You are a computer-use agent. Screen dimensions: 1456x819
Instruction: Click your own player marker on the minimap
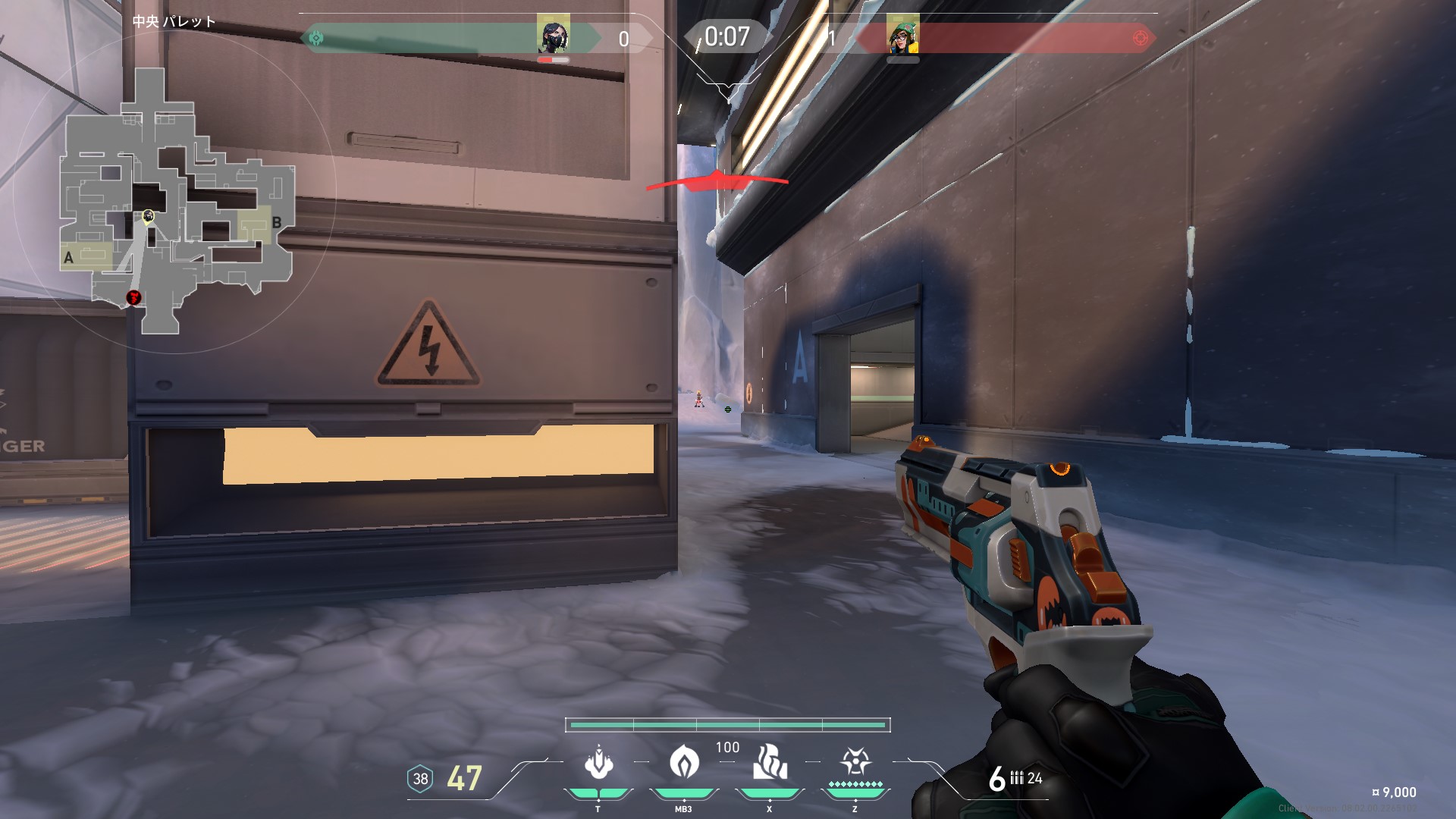pyautogui.click(x=148, y=217)
